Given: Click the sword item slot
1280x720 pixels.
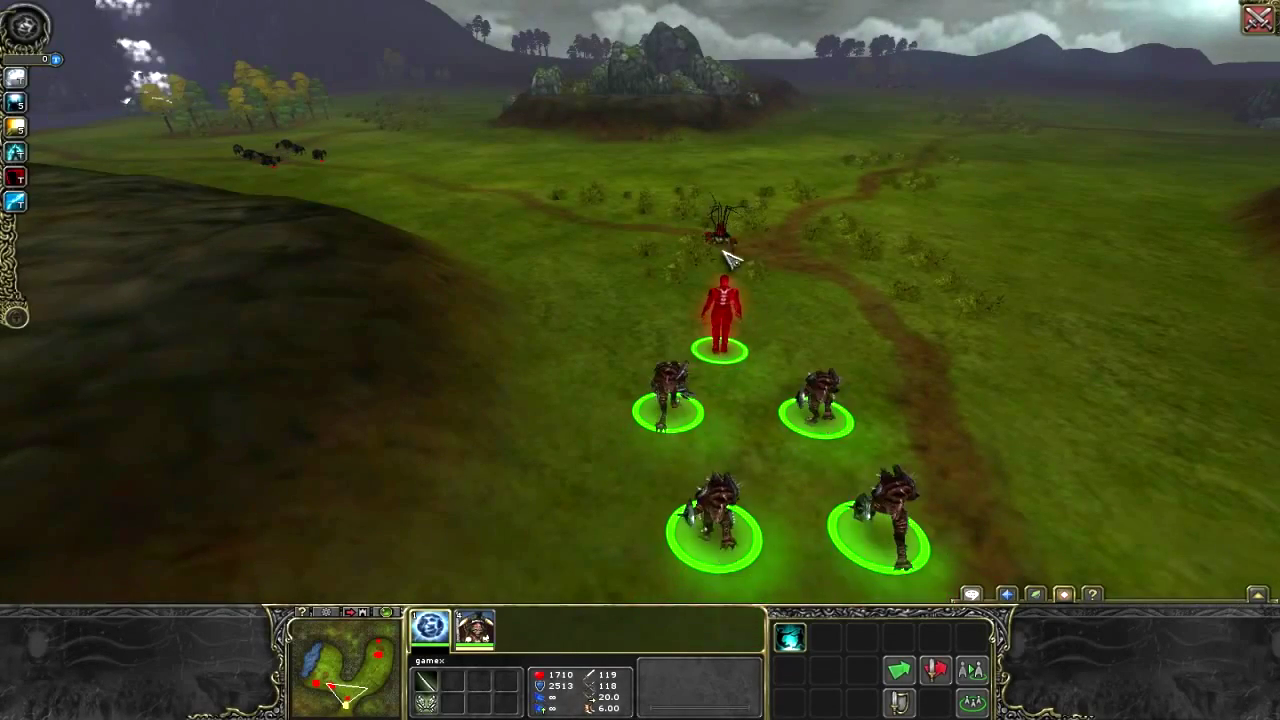Looking at the screenshot, I should [x=427, y=681].
